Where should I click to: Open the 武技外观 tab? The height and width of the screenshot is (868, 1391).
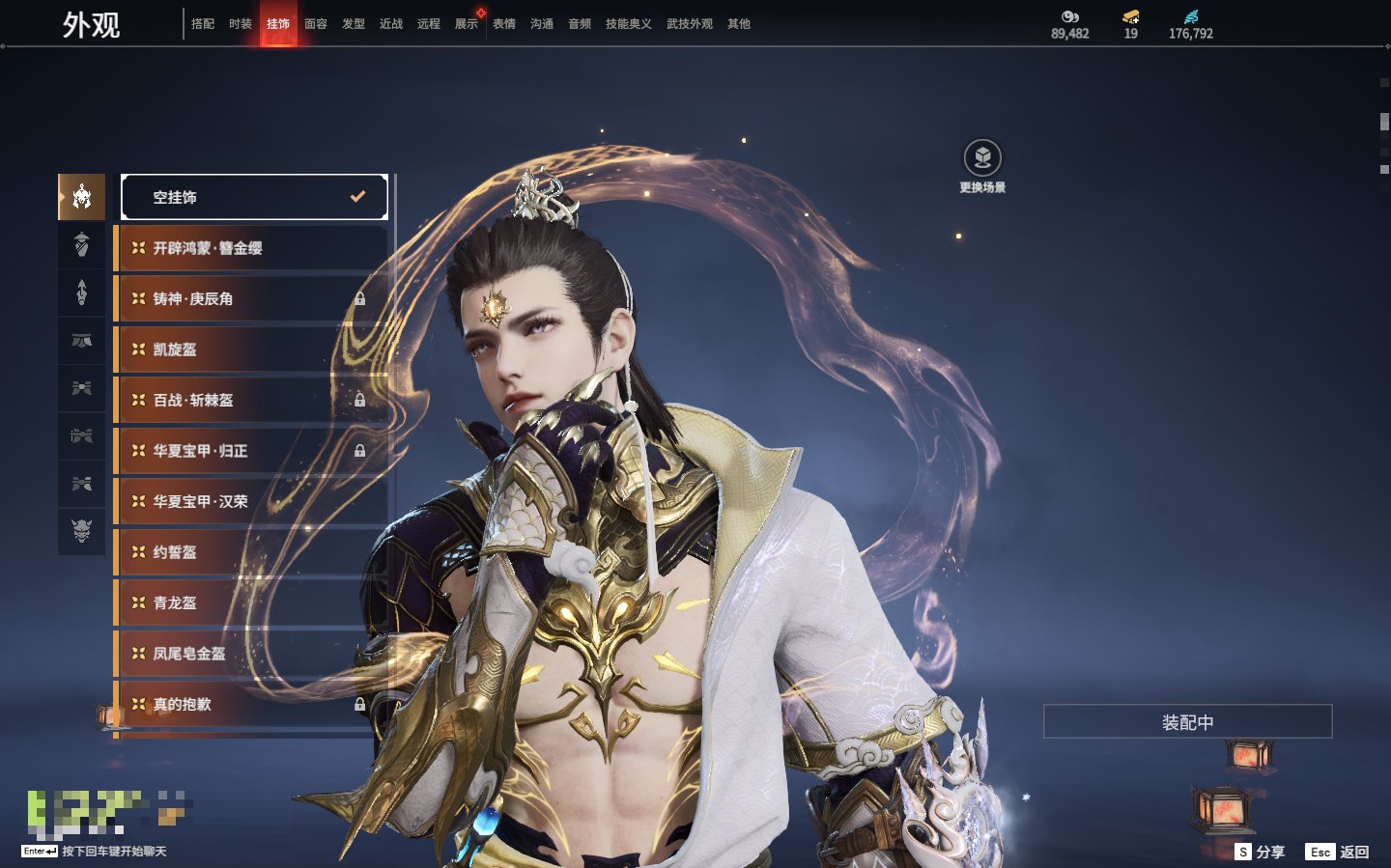pos(689,24)
